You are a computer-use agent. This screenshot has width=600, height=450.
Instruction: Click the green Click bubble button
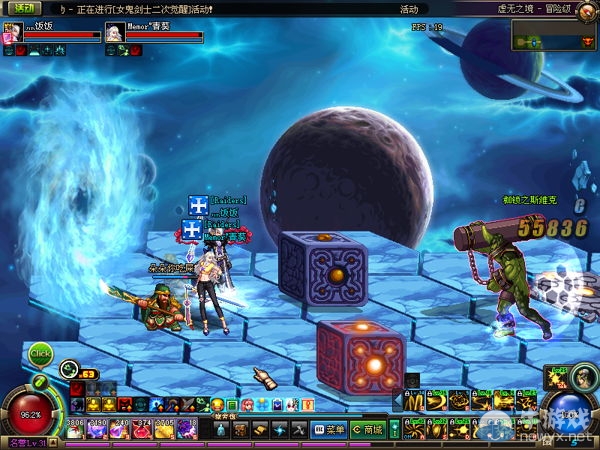(40, 353)
